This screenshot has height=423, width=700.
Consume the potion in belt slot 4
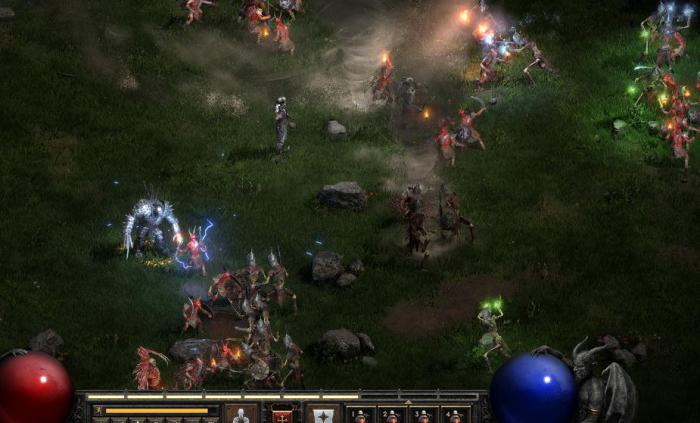[x=454, y=414]
